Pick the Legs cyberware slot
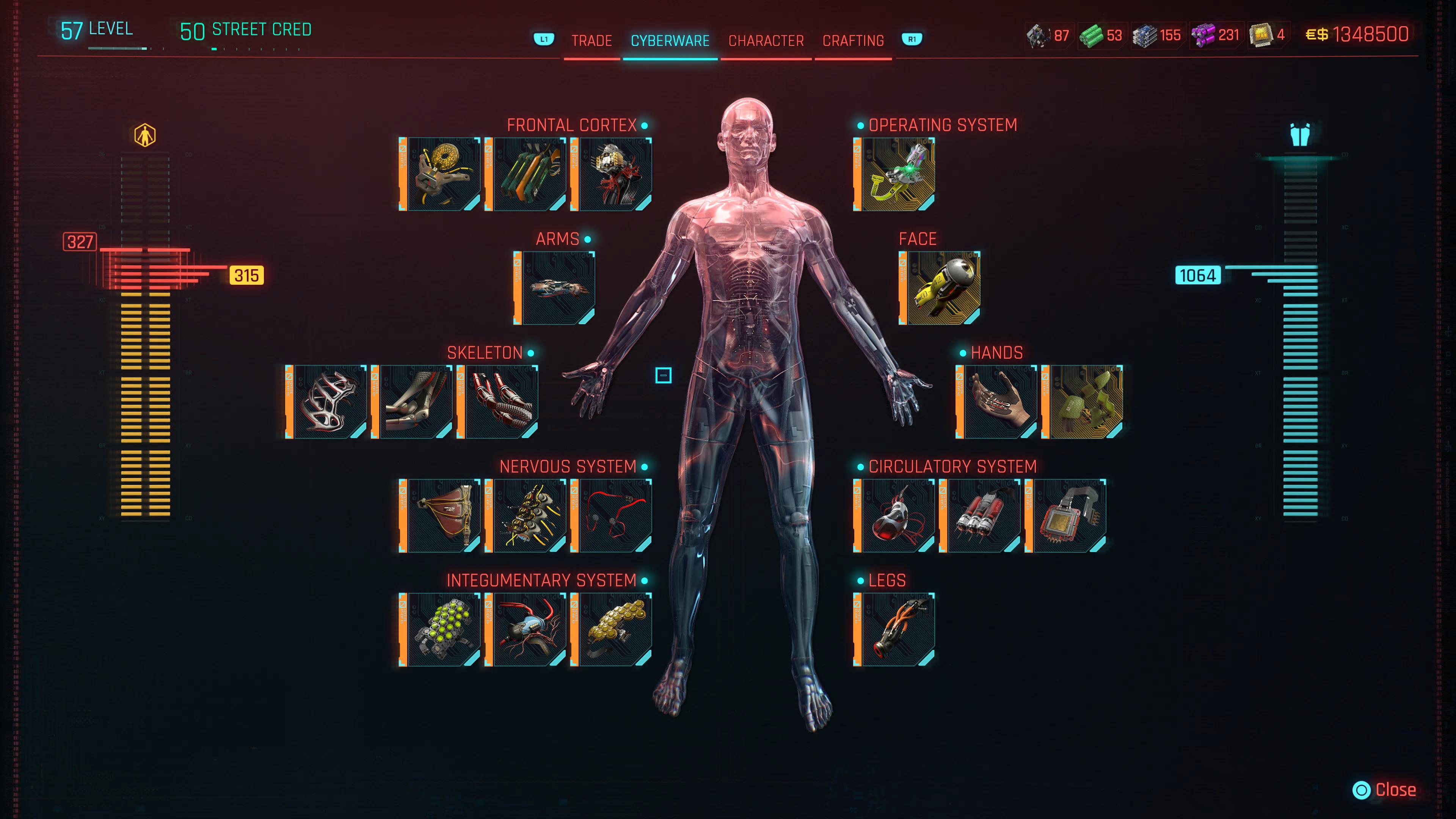This screenshot has height=819, width=1456. pos(894,630)
